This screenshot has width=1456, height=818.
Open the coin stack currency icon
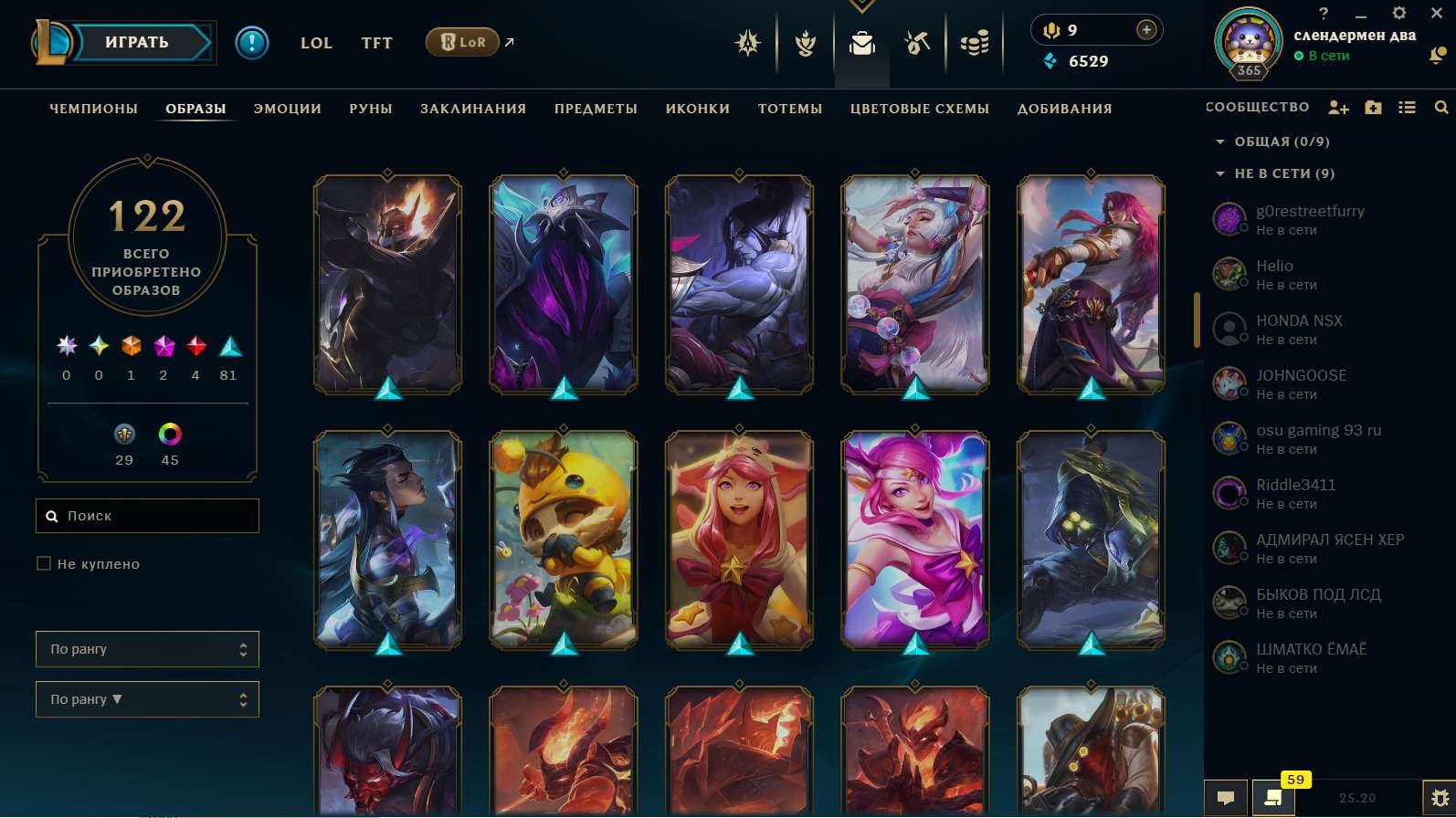974,43
